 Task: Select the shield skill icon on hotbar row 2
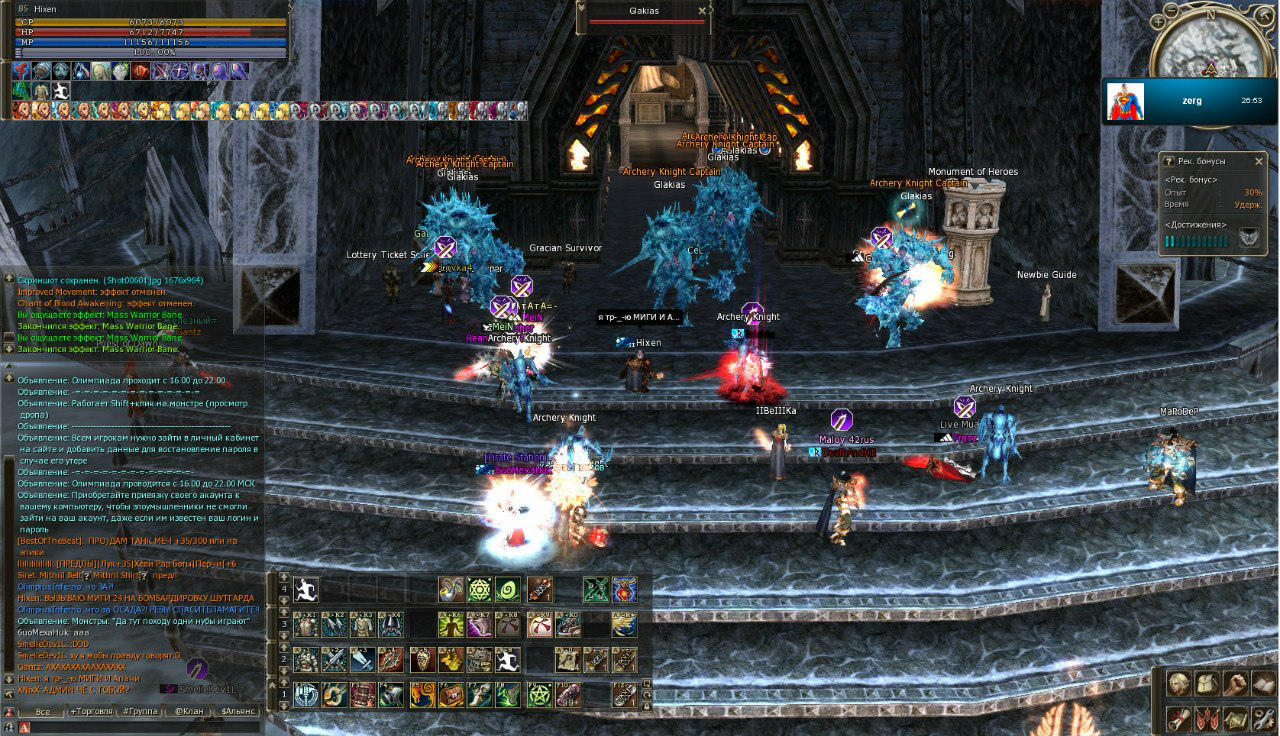click(422, 657)
